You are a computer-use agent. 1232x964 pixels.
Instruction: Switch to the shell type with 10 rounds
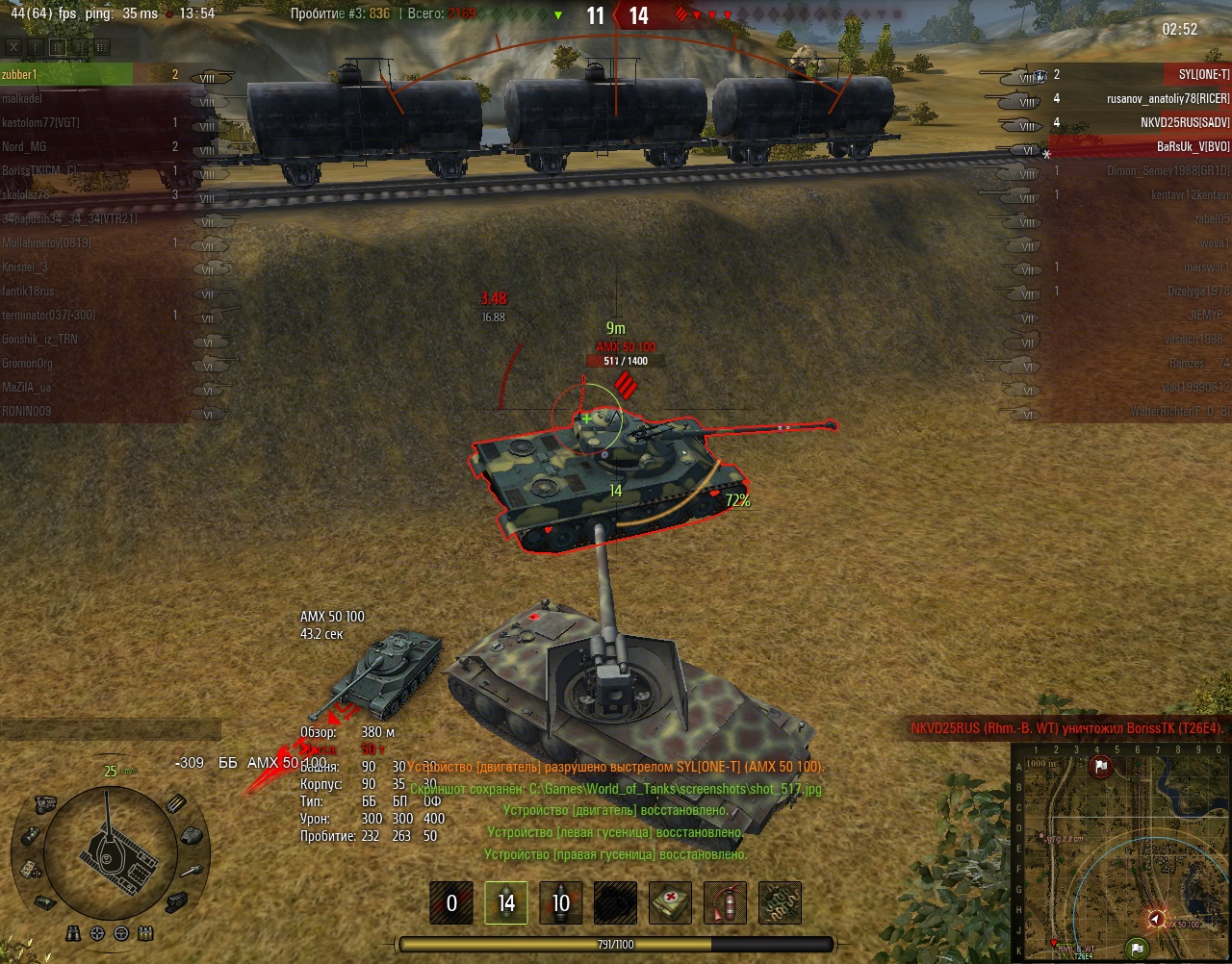561,902
